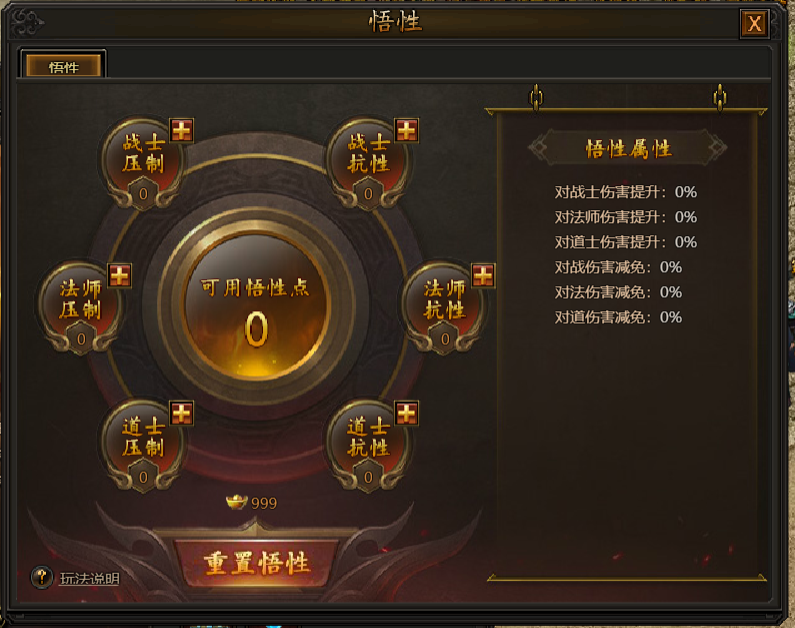Image resolution: width=795 pixels, height=628 pixels.
Task: Click the 重置悟性 reset button
Action: pyautogui.click(x=257, y=563)
